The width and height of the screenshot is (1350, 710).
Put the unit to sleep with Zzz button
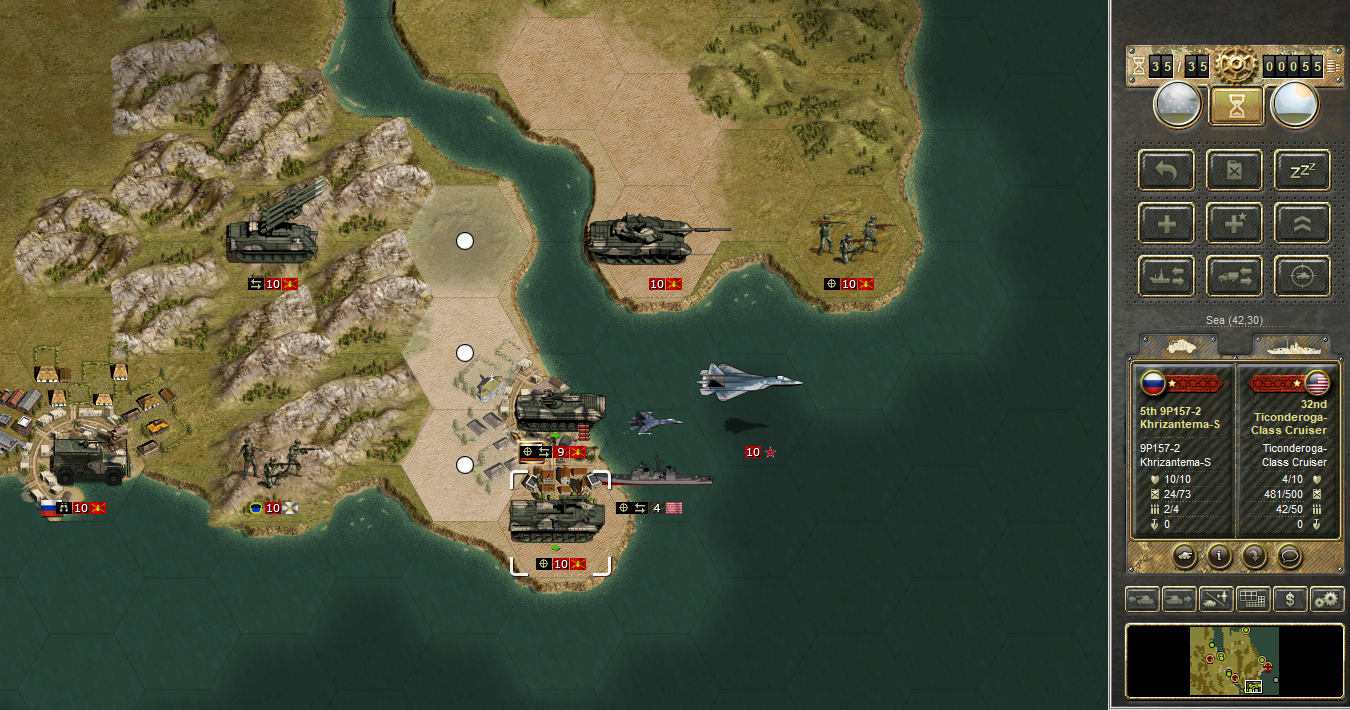click(x=1302, y=171)
